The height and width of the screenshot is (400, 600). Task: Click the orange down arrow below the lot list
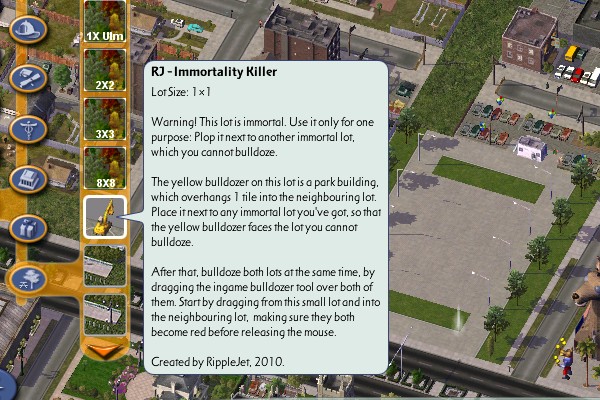point(104,349)
